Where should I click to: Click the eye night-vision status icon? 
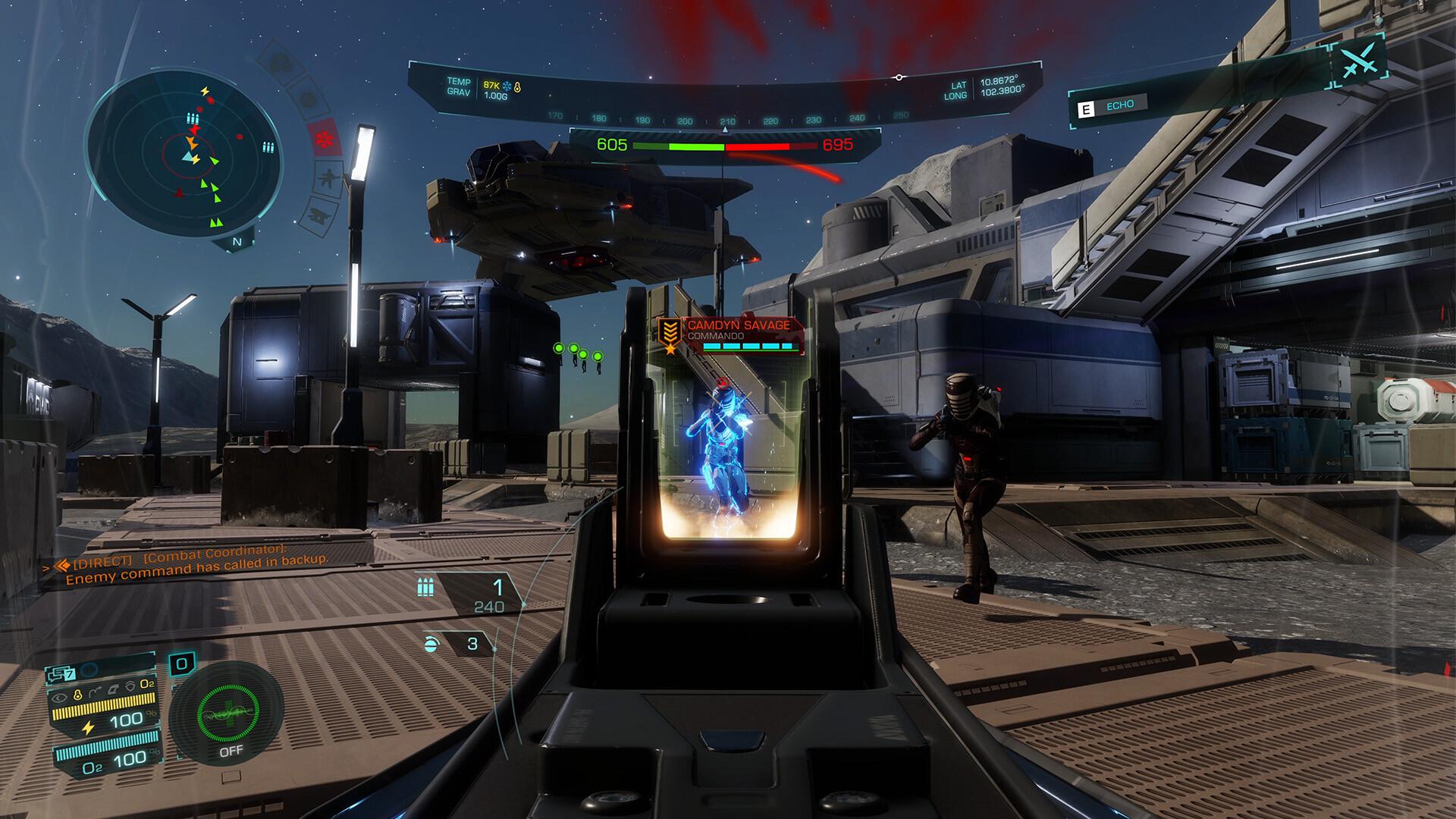coord(60,695)
